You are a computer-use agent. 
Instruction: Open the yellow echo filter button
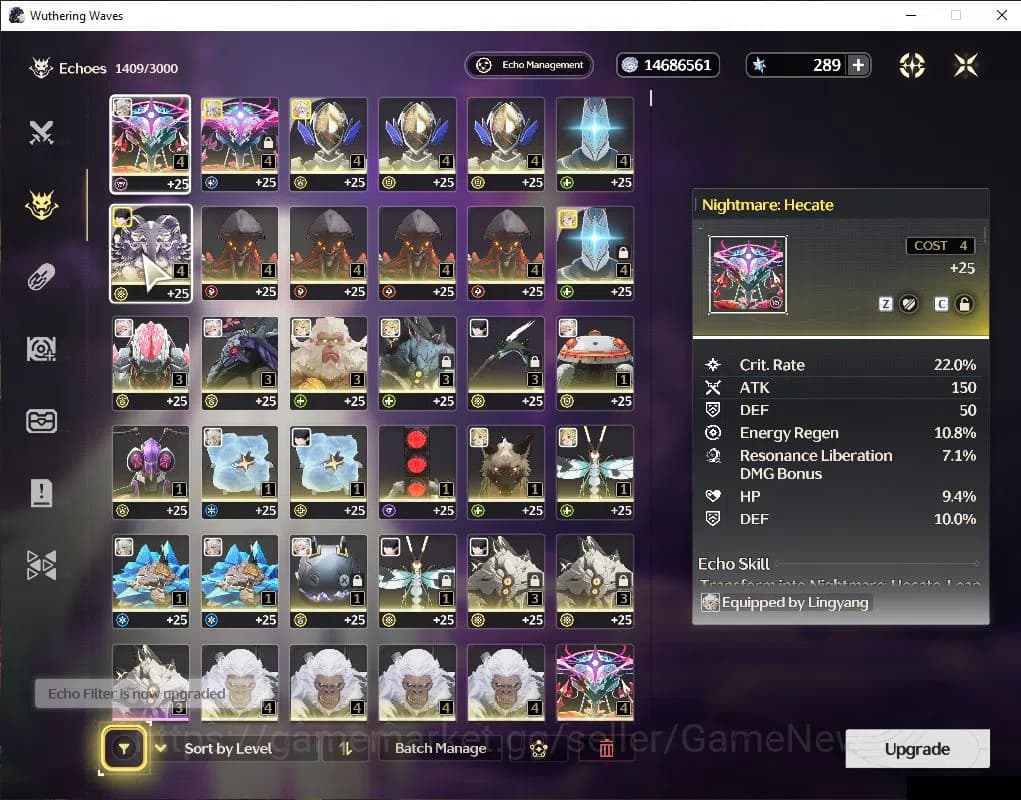click(124, 748)
